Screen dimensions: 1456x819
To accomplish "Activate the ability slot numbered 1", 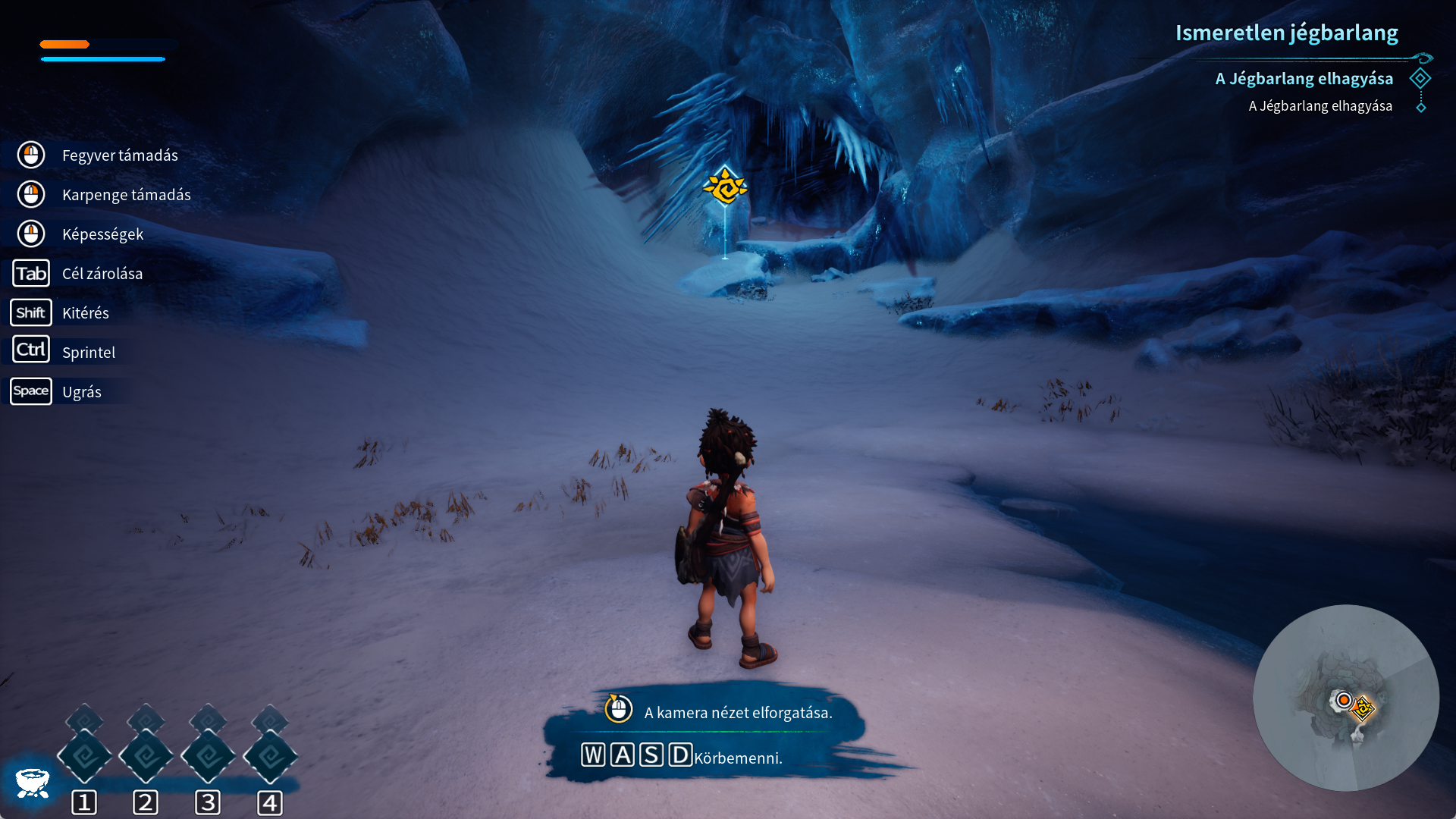I will point(84,756).
